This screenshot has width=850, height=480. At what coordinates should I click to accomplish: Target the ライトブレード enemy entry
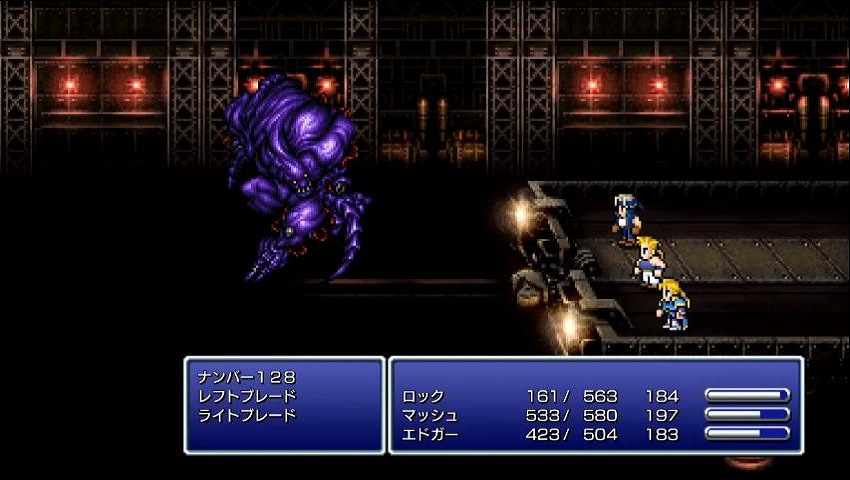point(249,415)
